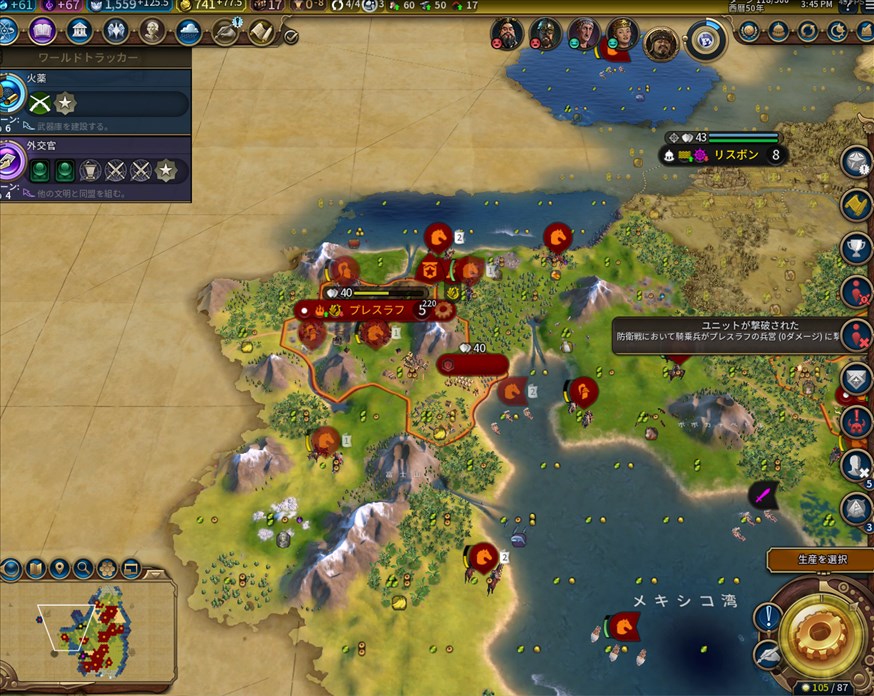The width and height of the screenshot is (874, 696).
Task: Click the large gear action button
Action: tap(819, 632)
